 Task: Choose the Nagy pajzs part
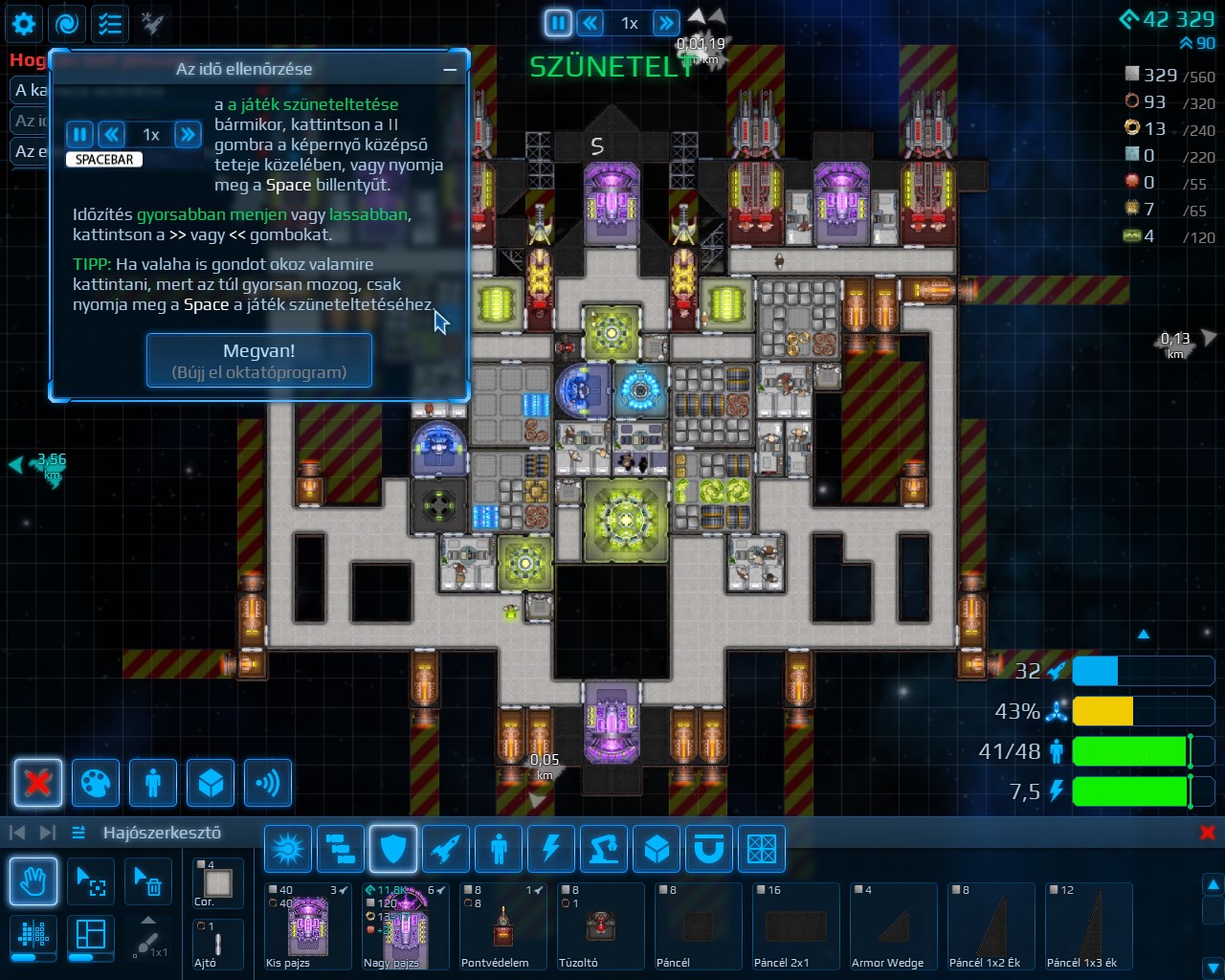406,926
